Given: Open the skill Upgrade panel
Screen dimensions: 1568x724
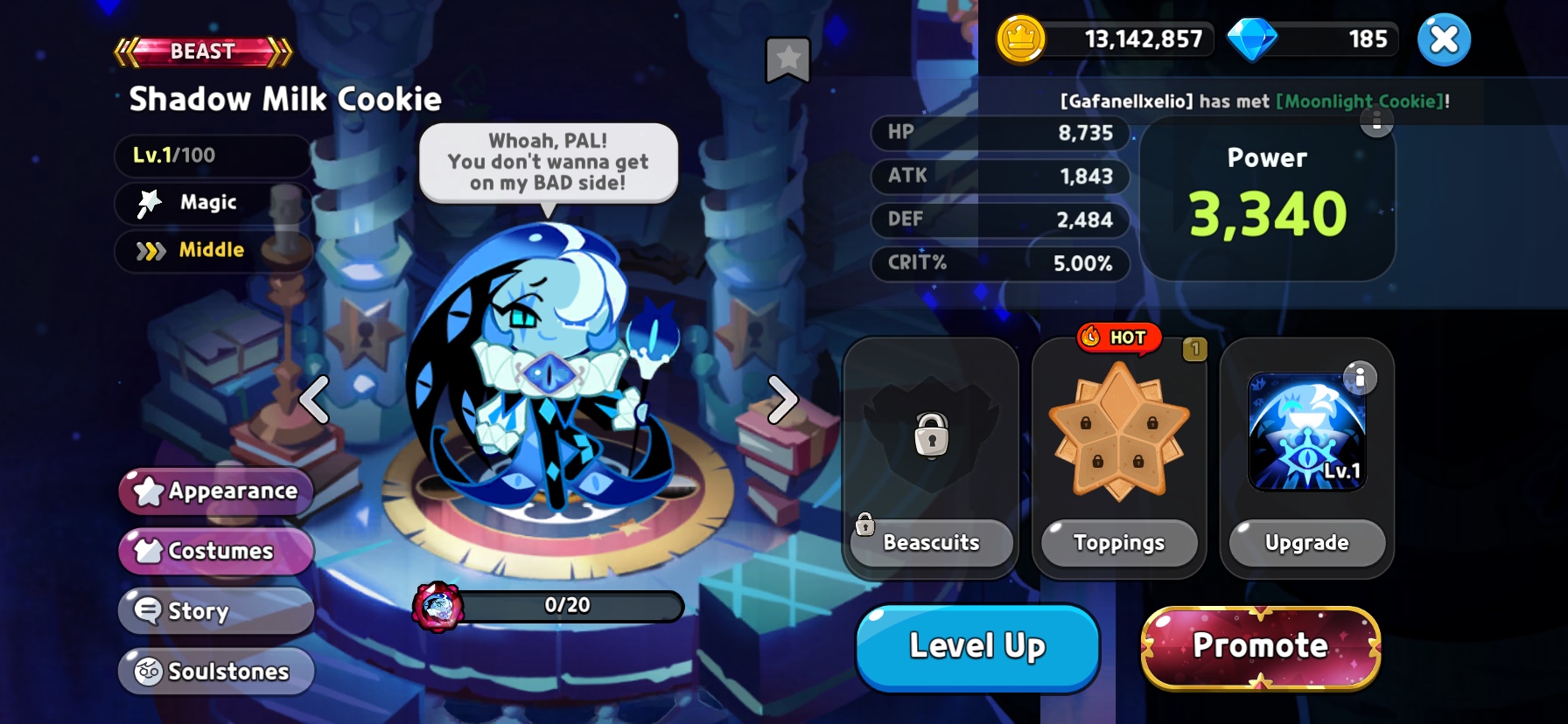Looking at the screenshot, I should coord(1306,543).
